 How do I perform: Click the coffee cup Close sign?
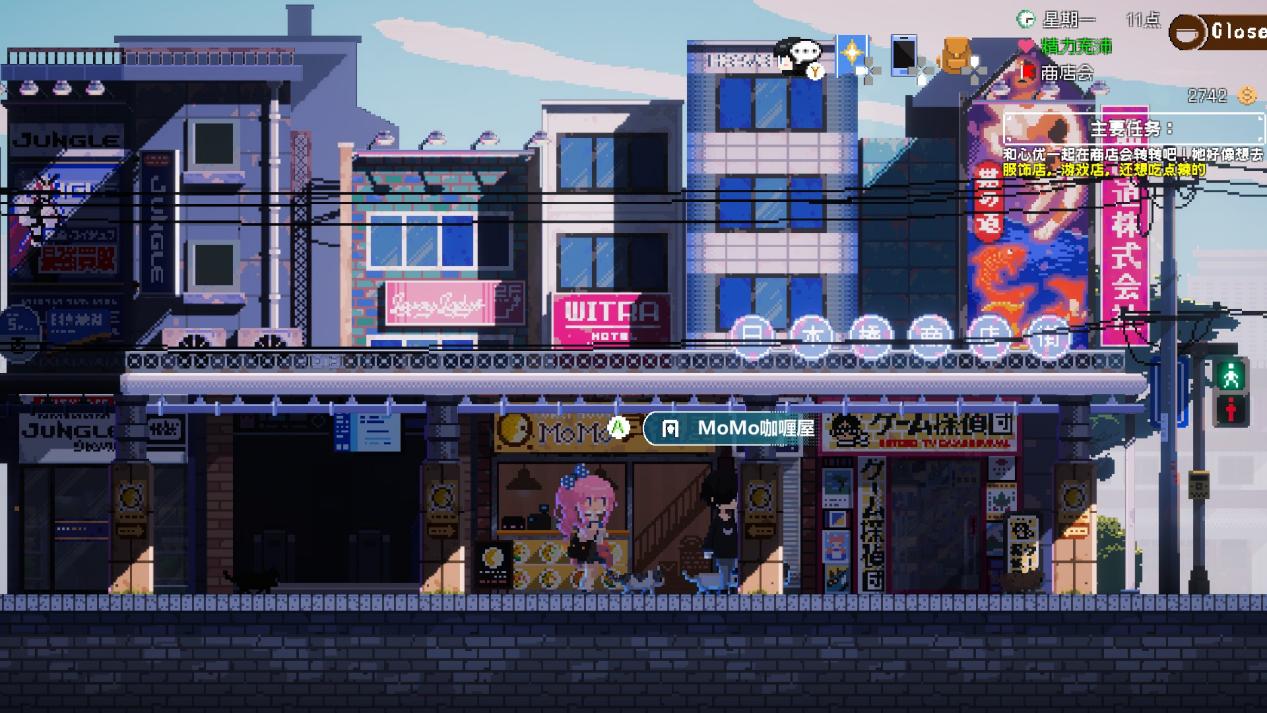click(x=1217, y=32)
